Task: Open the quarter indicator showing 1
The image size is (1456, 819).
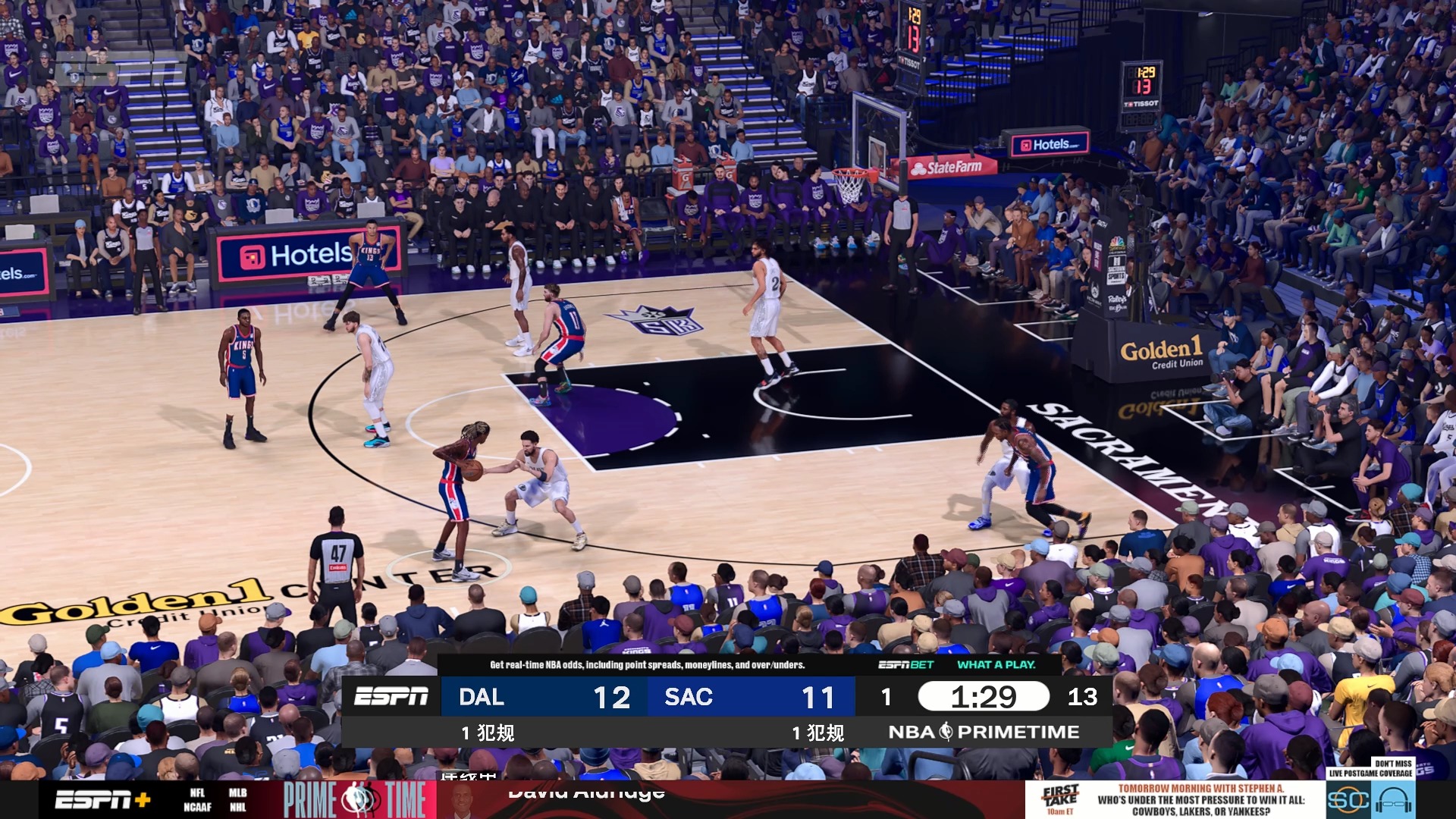Action: pyautogui.click(x=886, y=697)
